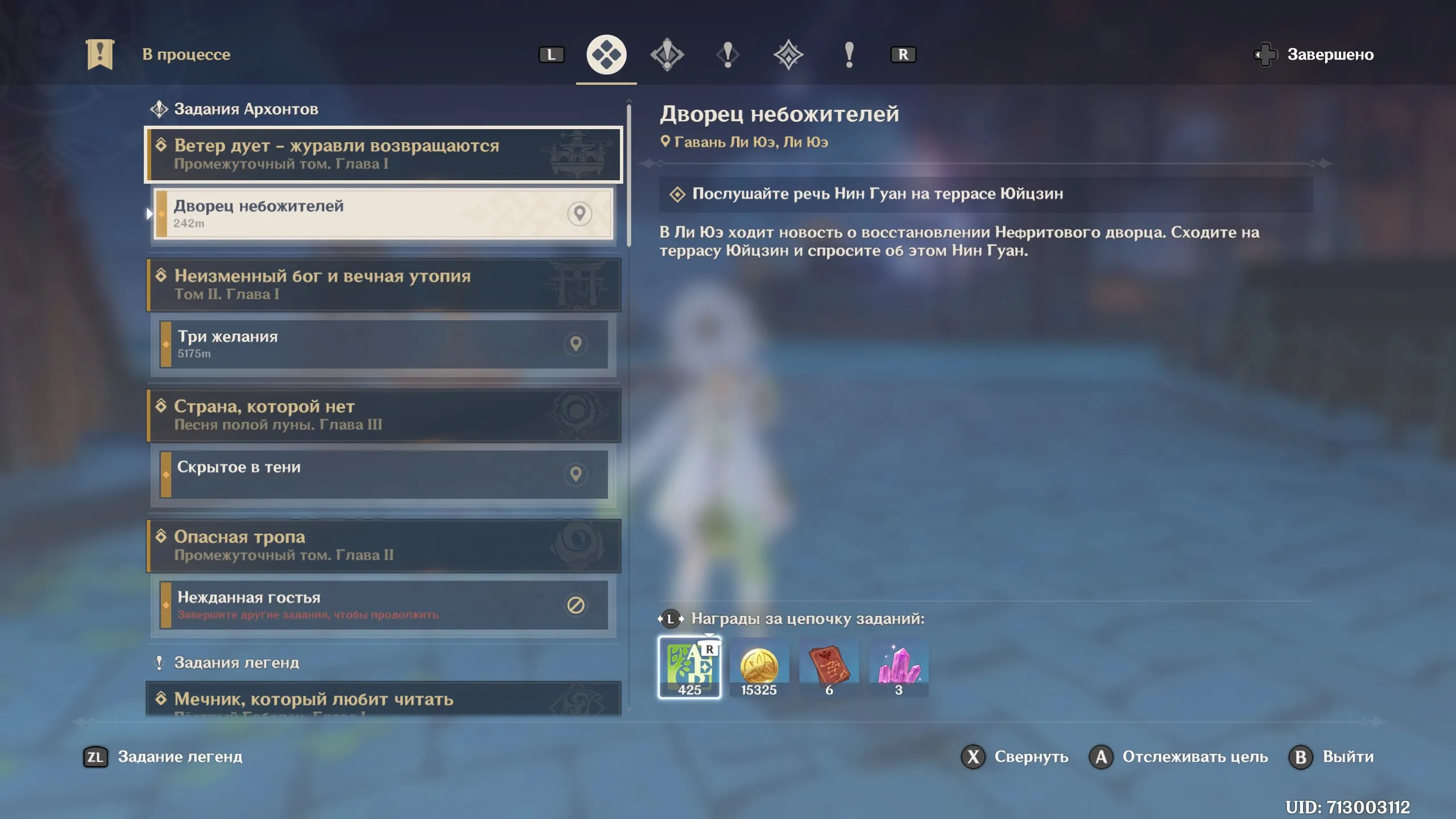The width and height of the screenshot is (1456, 819).
Task: Show completed quests via 'Завершено'
Action: [1315, 55]
